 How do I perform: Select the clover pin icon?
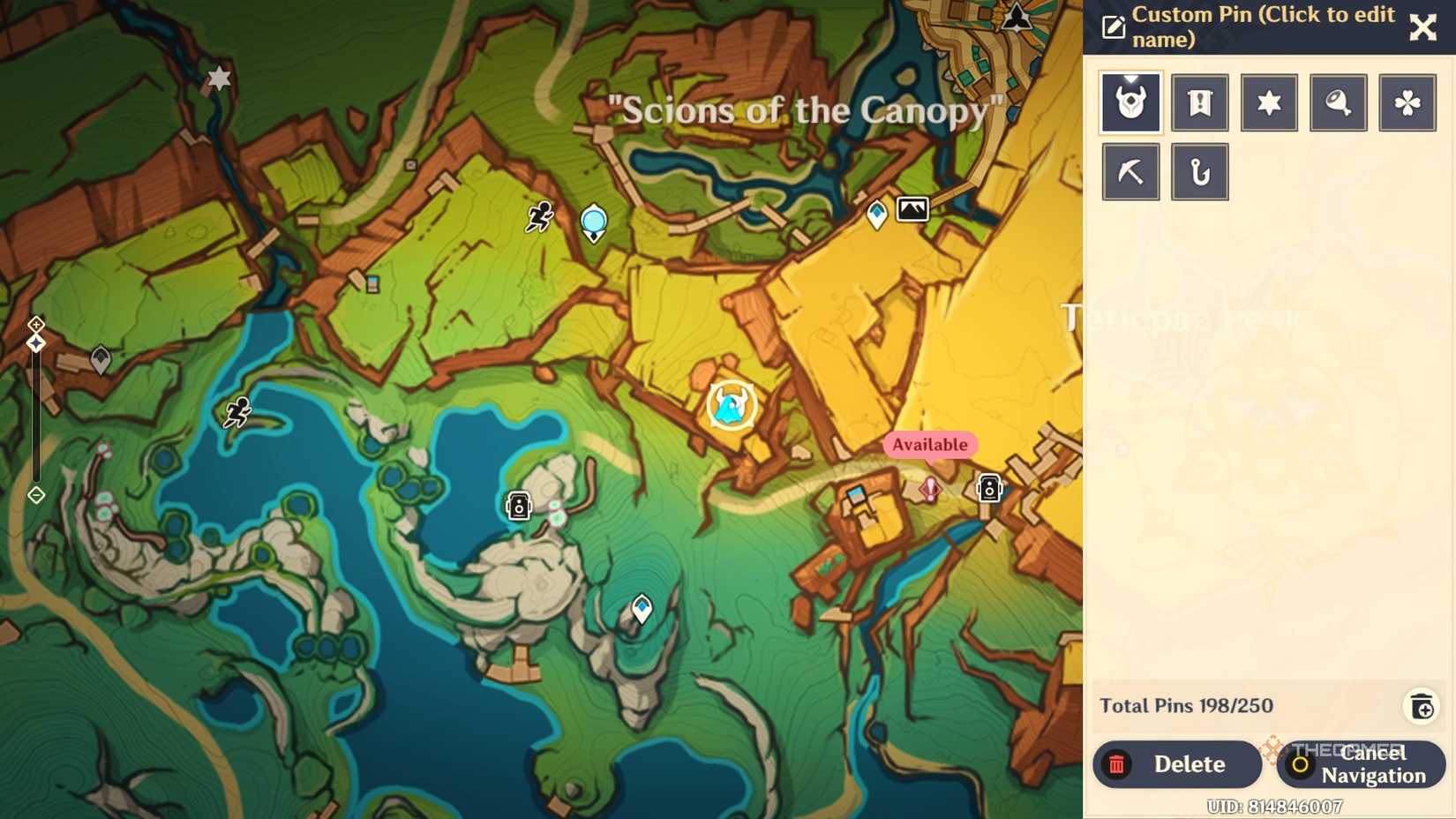pyautogui.click(x=1407, y=102)
